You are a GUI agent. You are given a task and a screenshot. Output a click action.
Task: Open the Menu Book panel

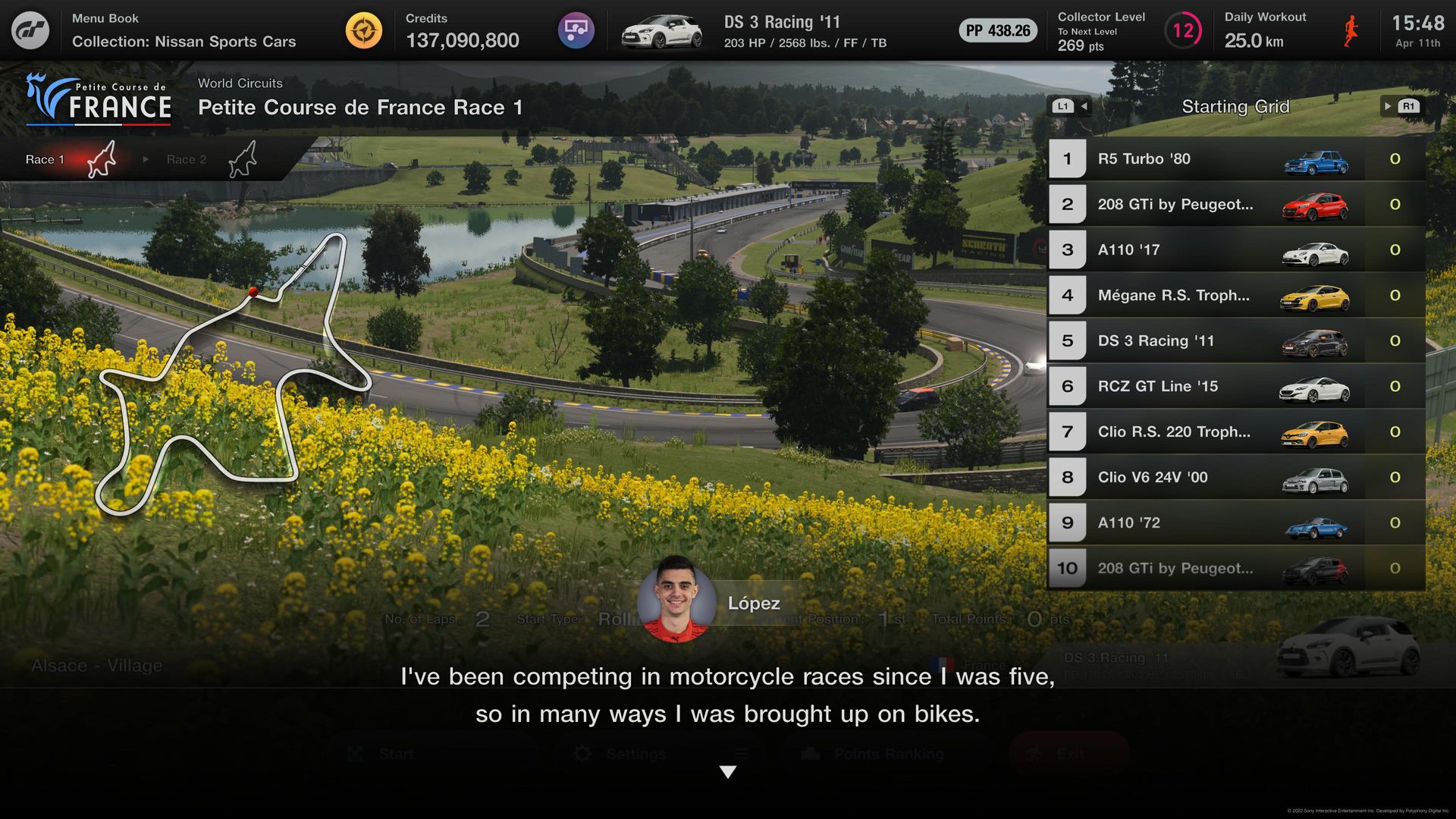coord(184,30)
